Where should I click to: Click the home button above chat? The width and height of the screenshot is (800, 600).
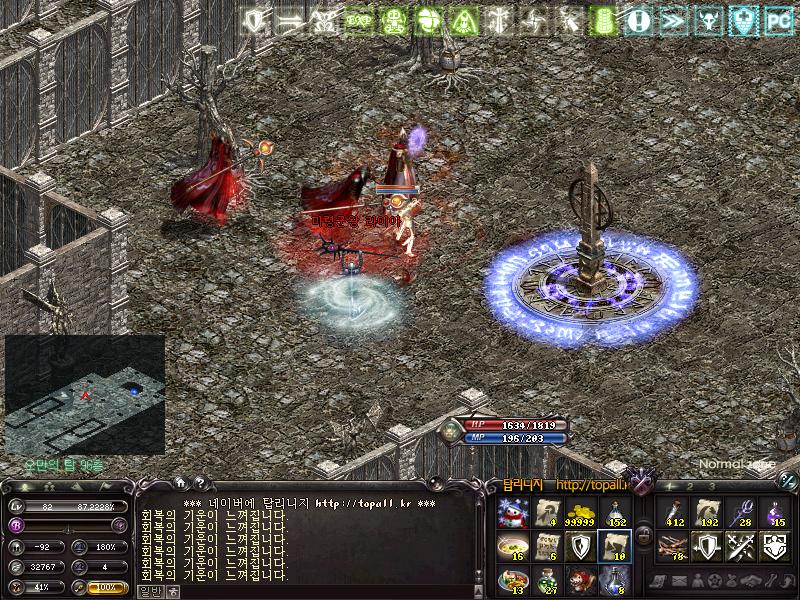click(x=180, y=483)
